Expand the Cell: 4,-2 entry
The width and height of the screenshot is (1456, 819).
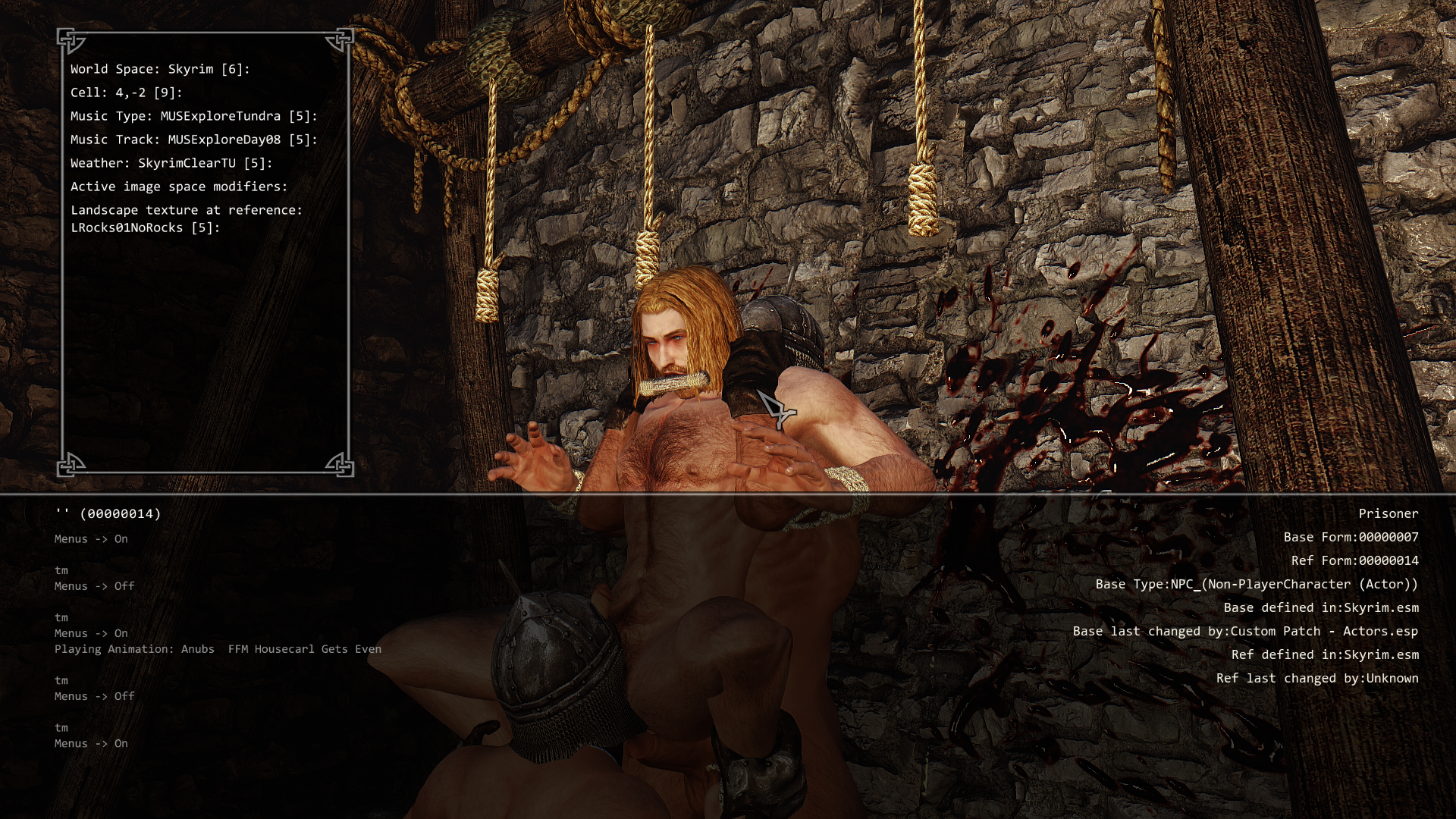[127, 93]
